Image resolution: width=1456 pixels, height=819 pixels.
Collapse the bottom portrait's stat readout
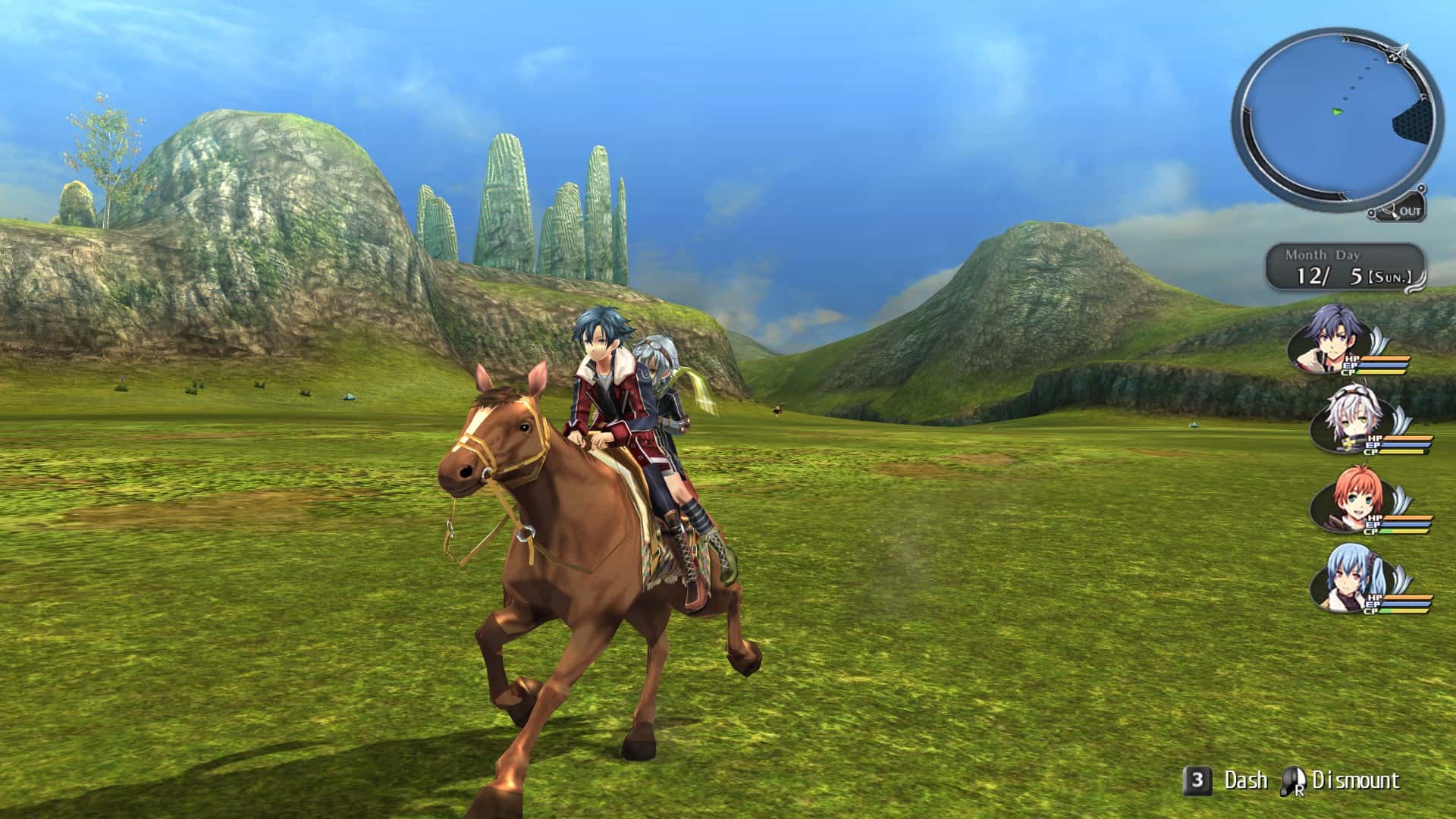1399,604
